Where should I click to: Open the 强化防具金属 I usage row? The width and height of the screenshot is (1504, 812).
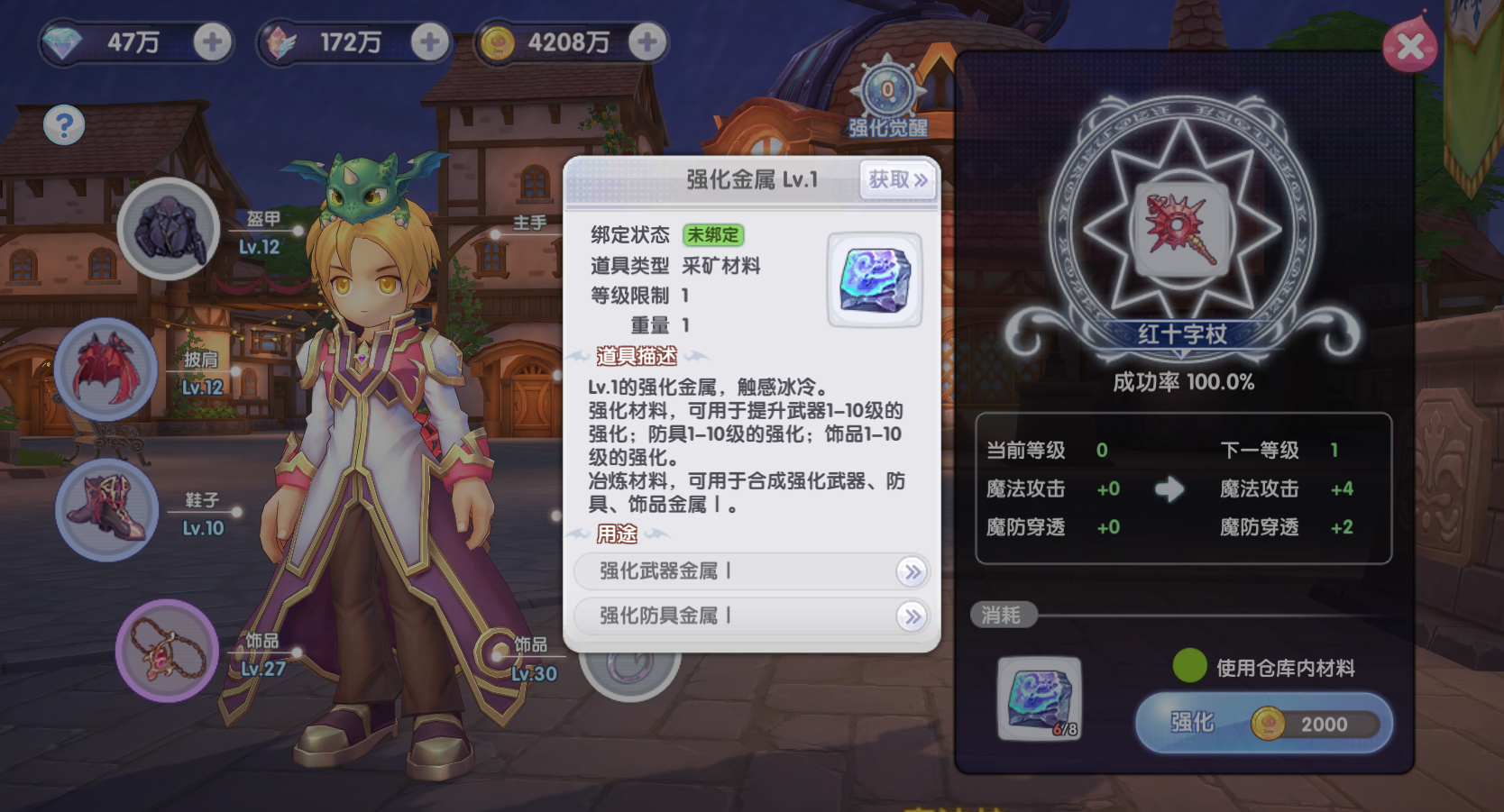[x=751, y=616]
